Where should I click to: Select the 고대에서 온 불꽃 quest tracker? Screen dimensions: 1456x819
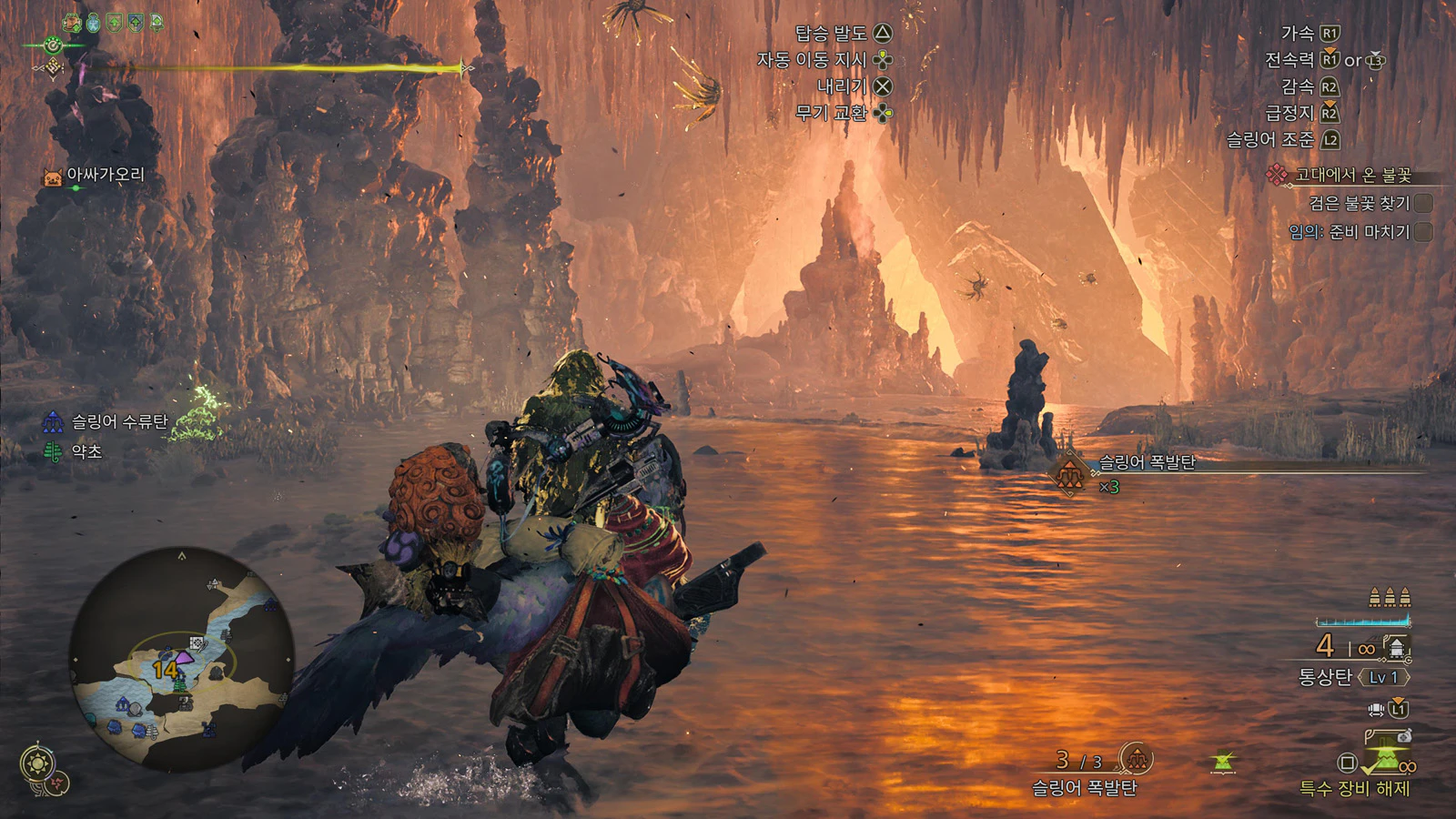(1352, 175)
